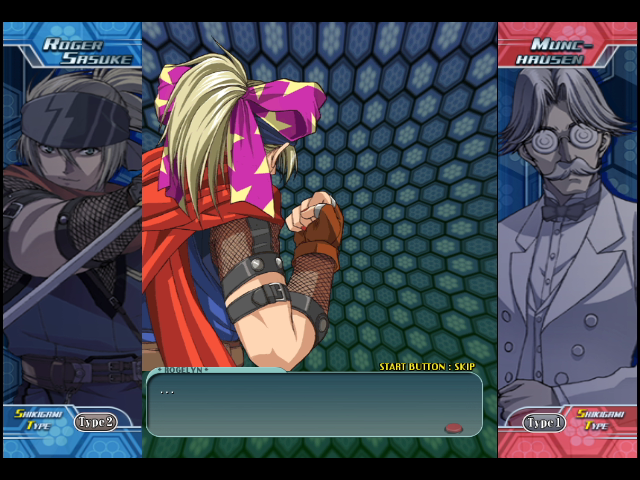The width and height of the screenshot is (640, 480).
Task: Choose the Munchausen character panel
Action: pos(567,230)
